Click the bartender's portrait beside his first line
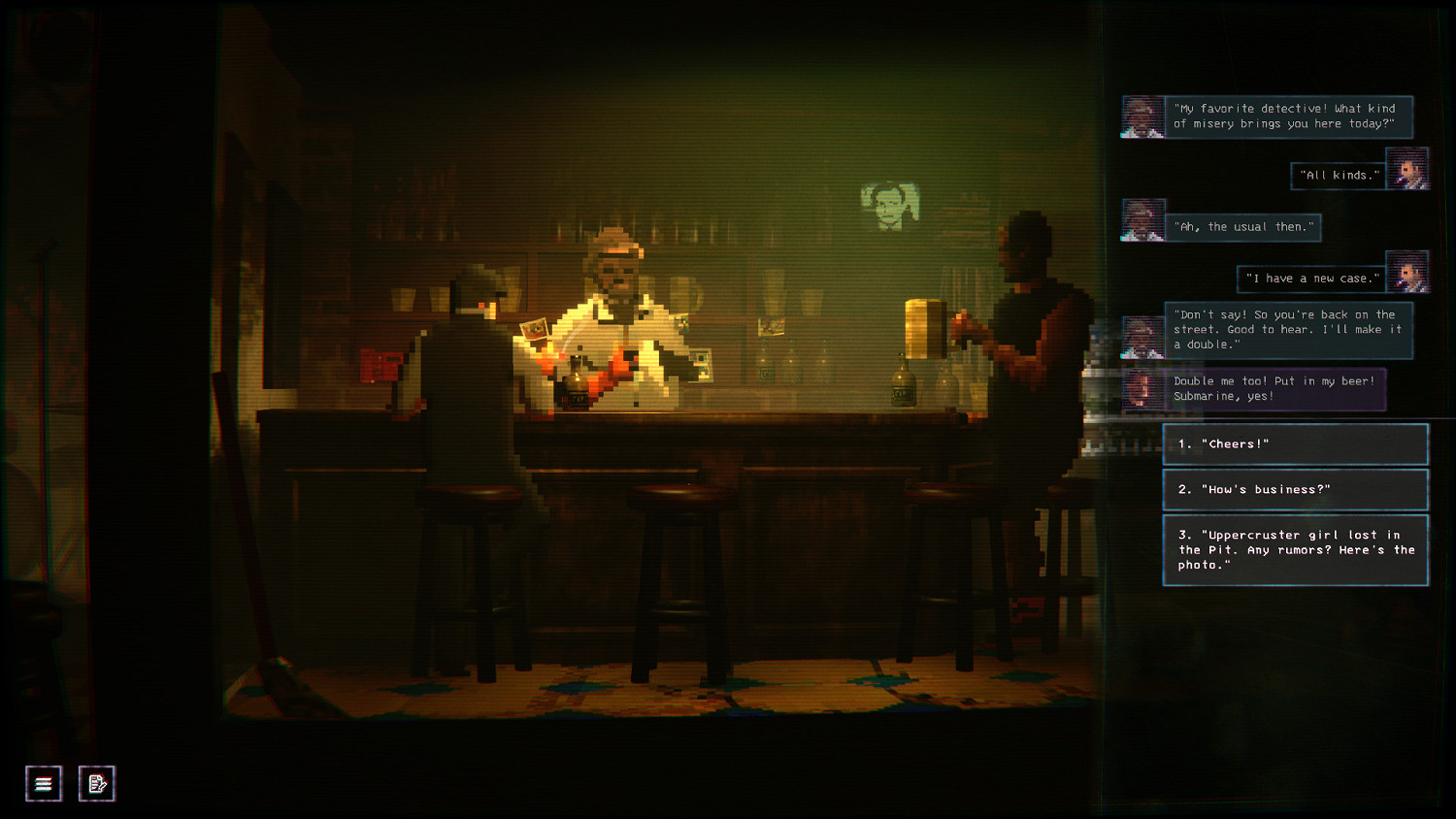Screen dimensions: 1456x819 [1142, 116]
